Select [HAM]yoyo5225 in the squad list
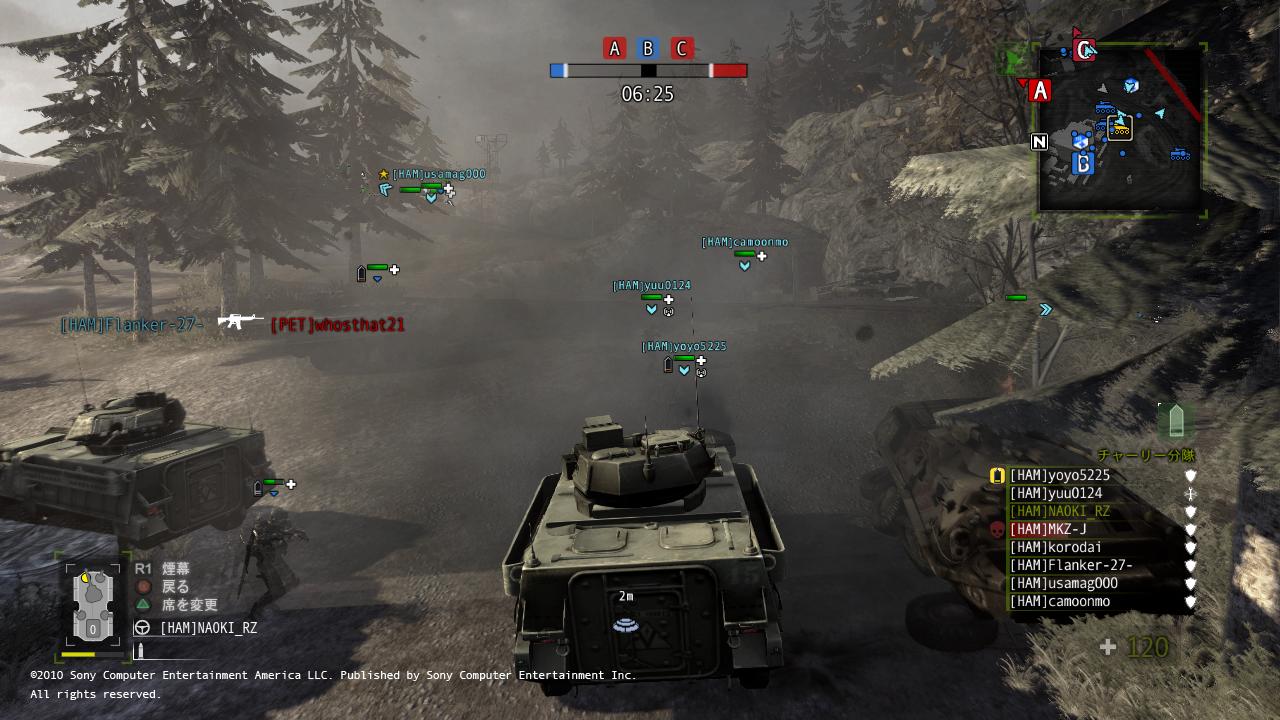The width and height of the screenshot is (1280, 720). coord(1059,476)
